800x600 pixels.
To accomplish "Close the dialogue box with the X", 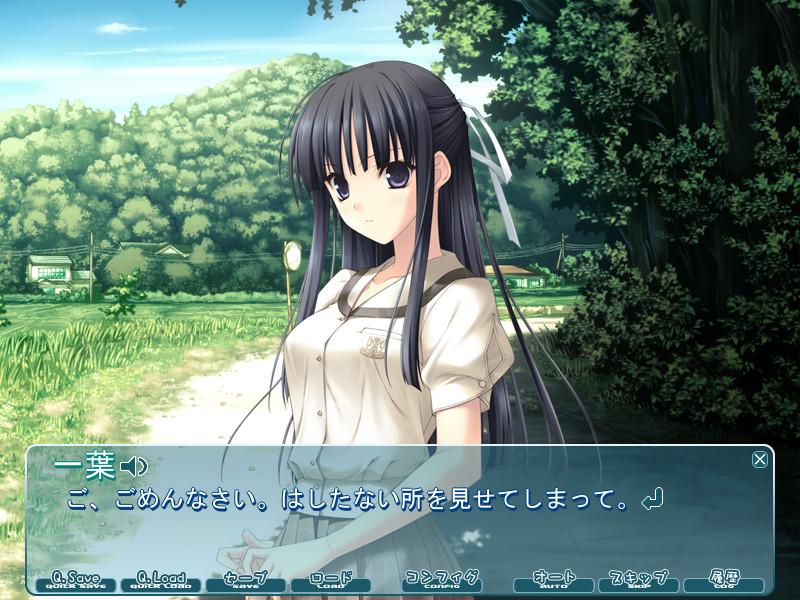I will 760,459.
